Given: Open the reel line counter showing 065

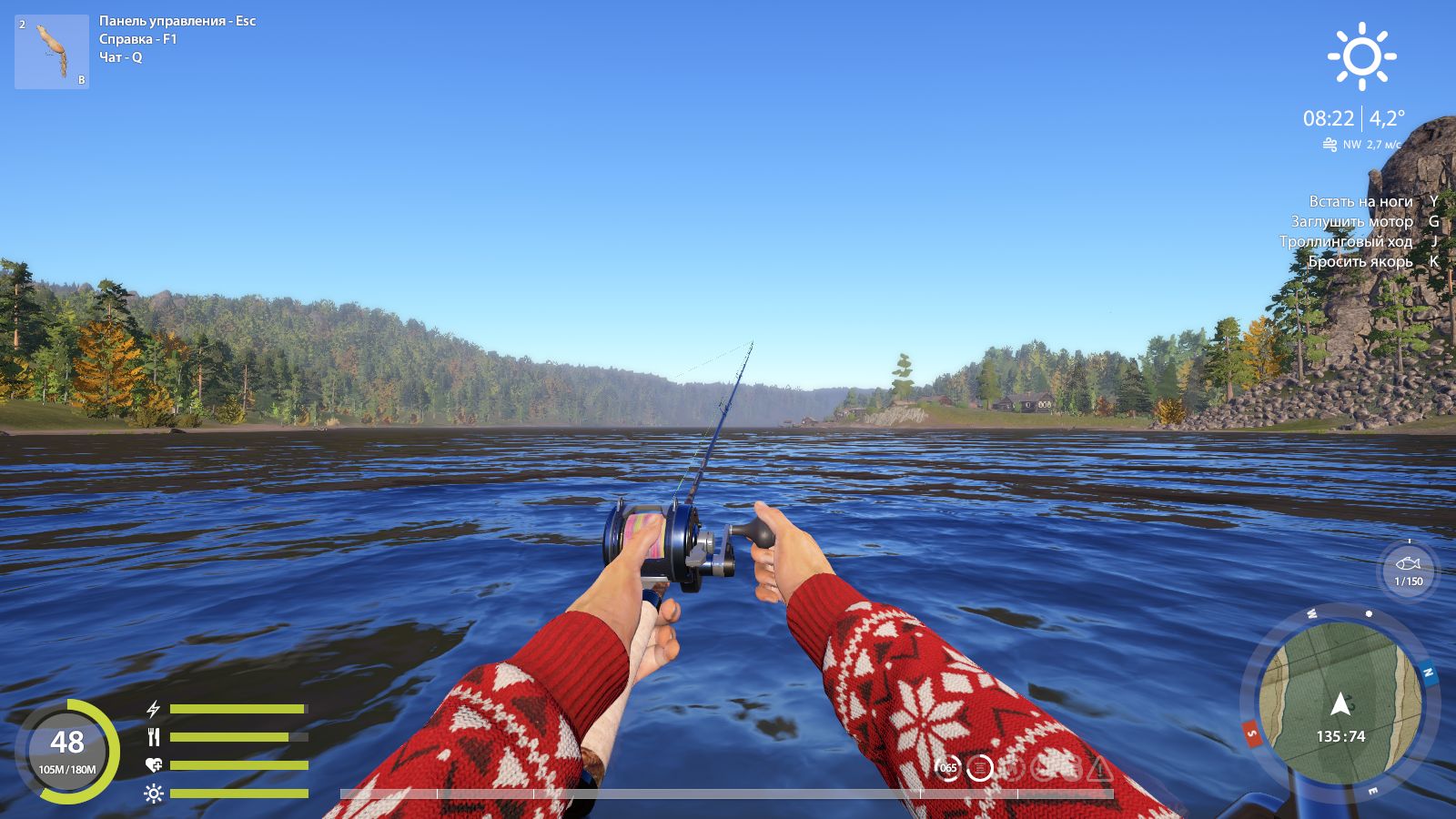Looking at the screenshot, I should pos(948,767).
